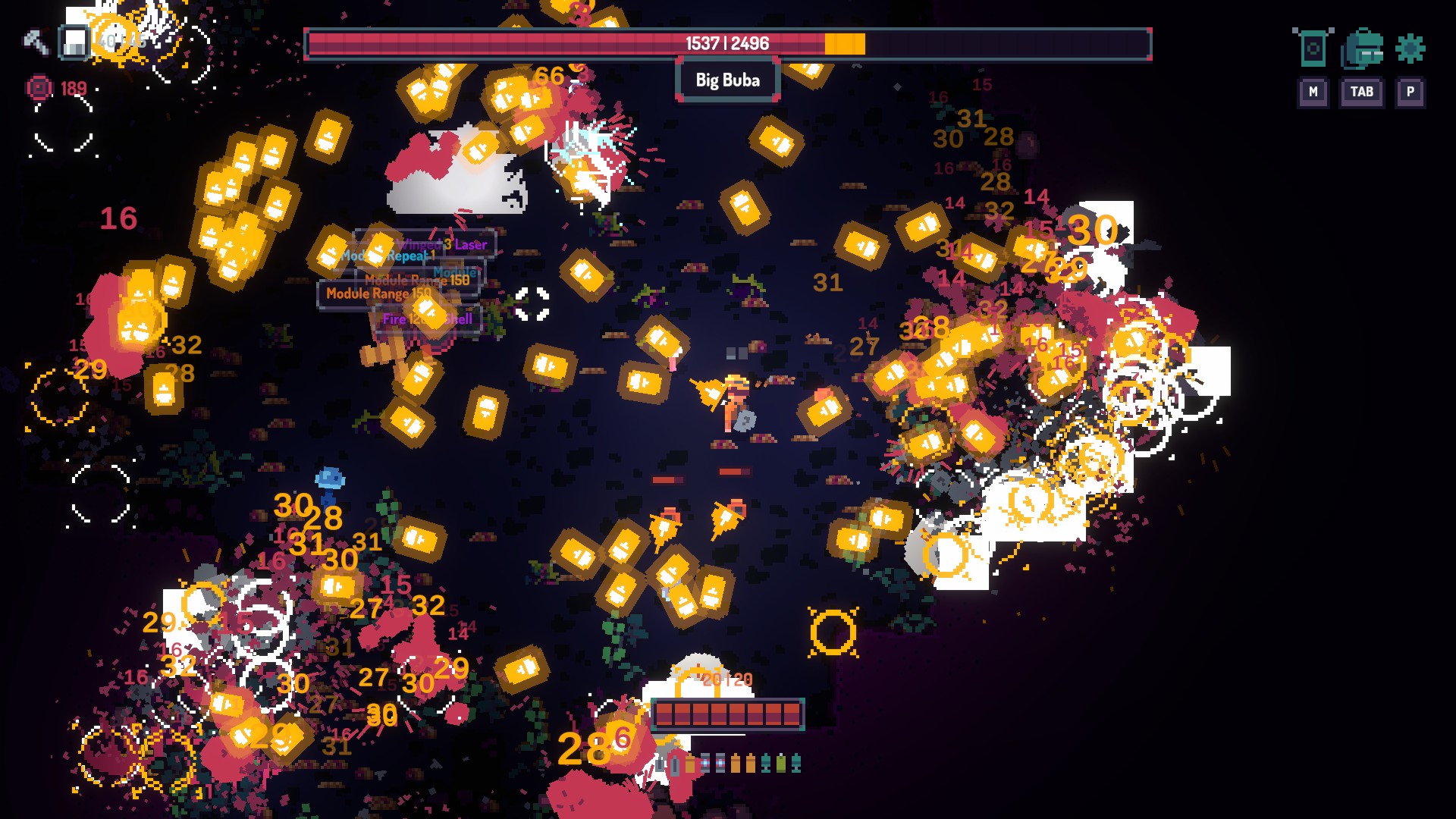Open the backpack inventory
Image resolution: width=1456 pixels, height=819 pixels.
[x=1362, y=49]
